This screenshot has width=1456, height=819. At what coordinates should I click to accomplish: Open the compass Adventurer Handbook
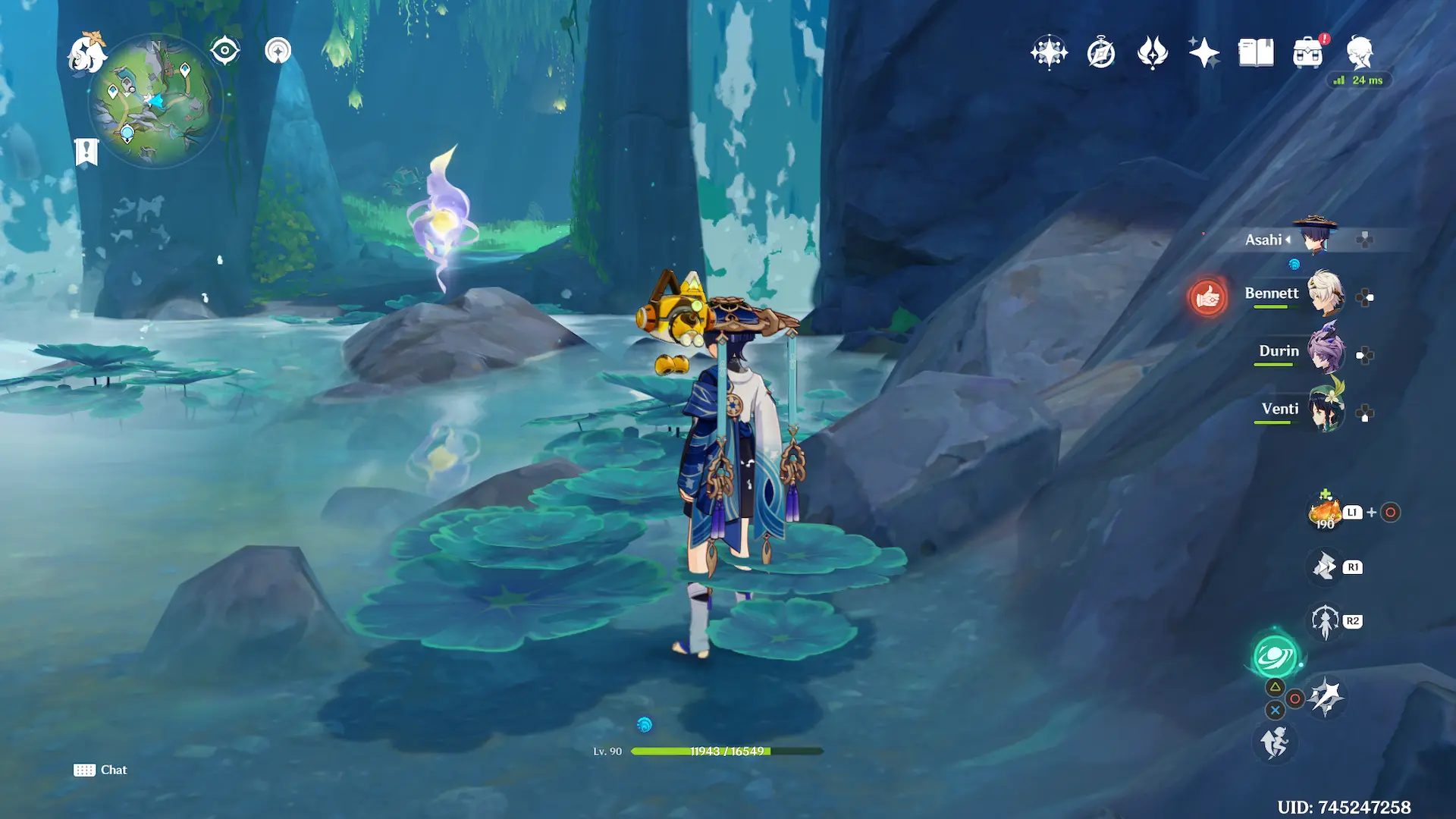tap(1101, 53)
